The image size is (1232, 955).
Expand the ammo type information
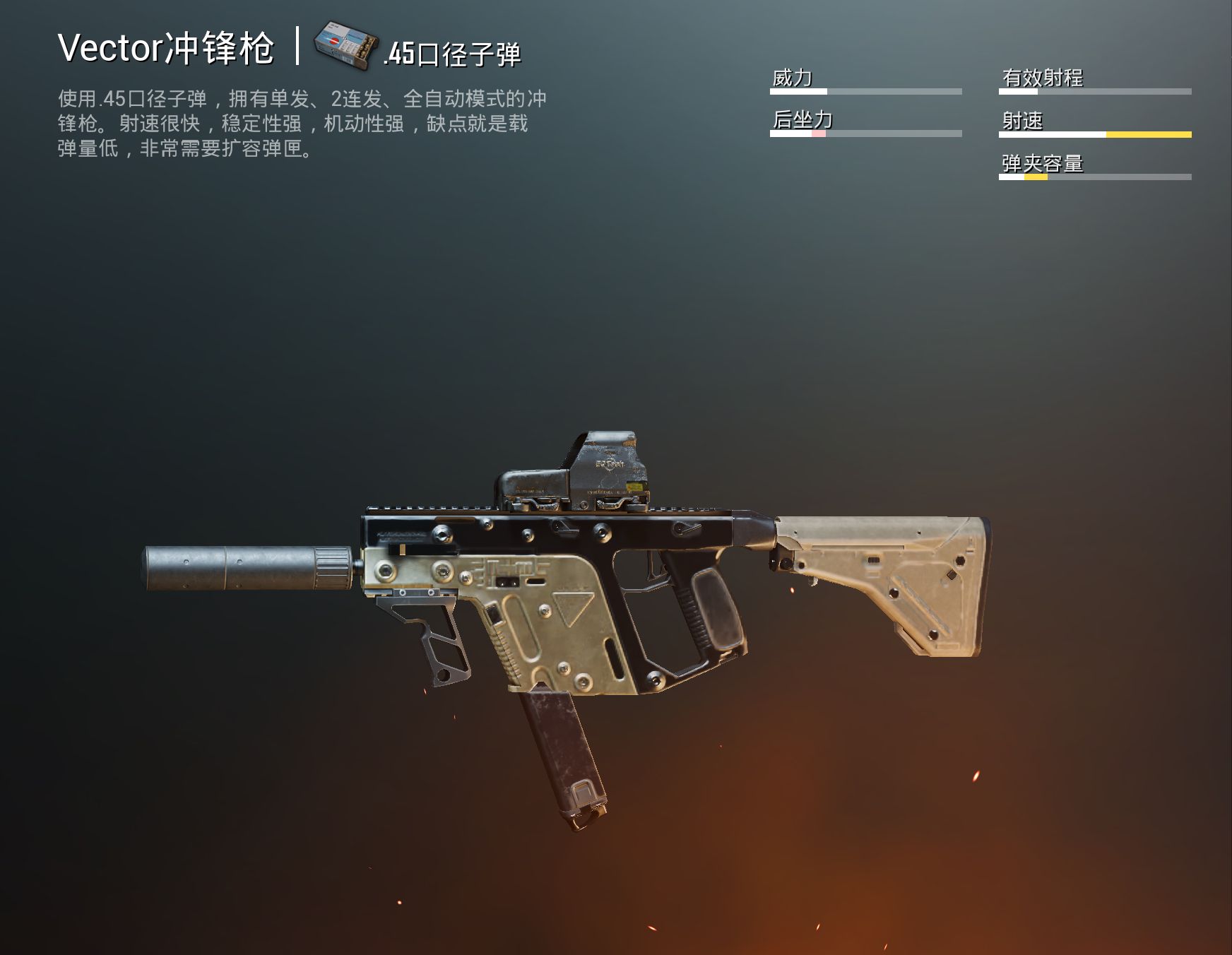[452, 53]
